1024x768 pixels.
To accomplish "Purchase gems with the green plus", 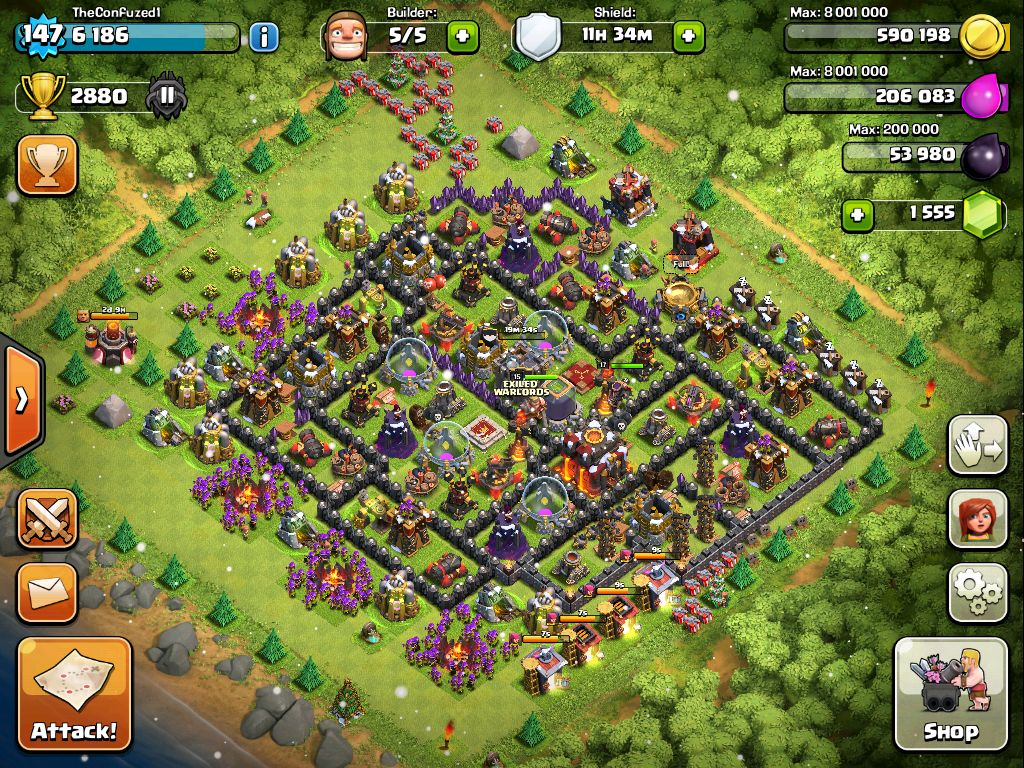I will (x=856, y=213).
